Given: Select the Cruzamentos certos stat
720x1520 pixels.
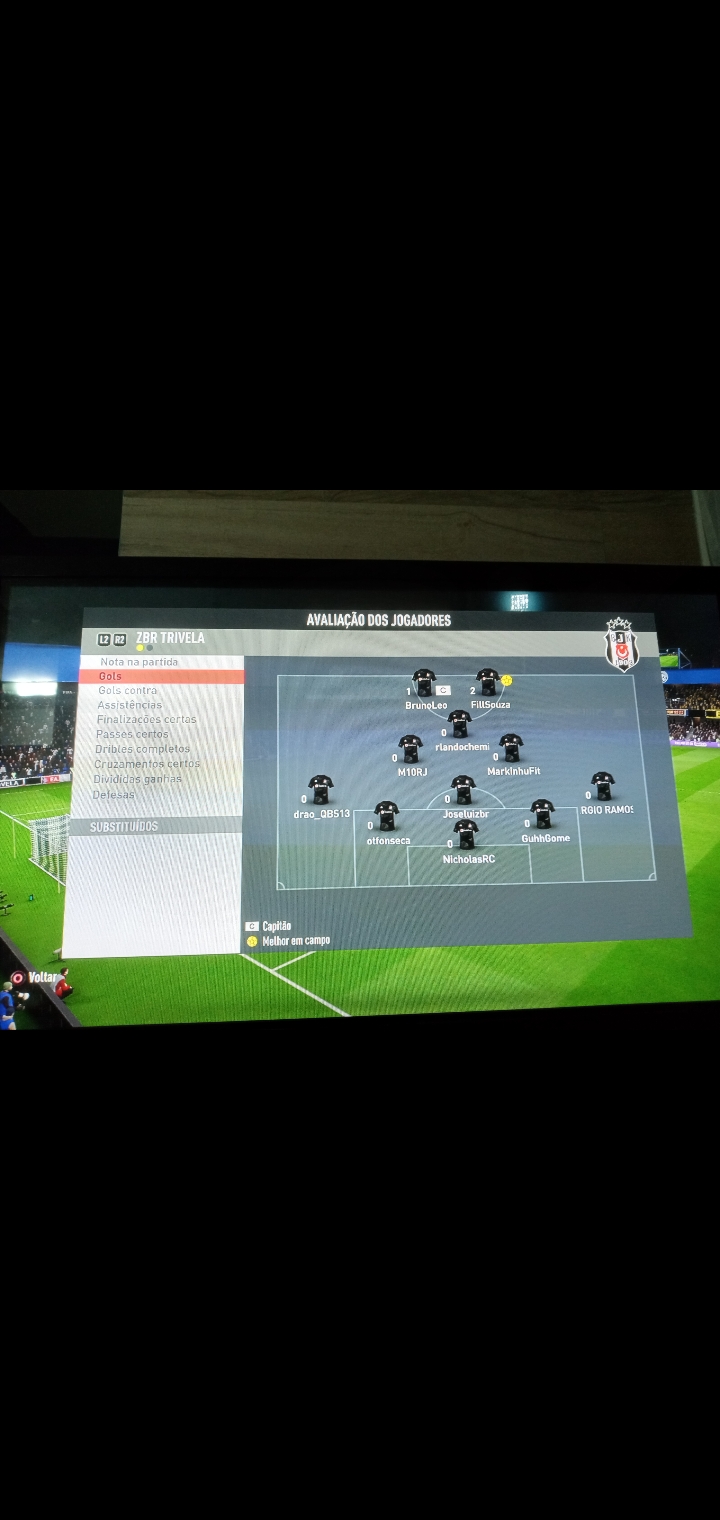Looking at the screenshot, I should pos(147,764).
